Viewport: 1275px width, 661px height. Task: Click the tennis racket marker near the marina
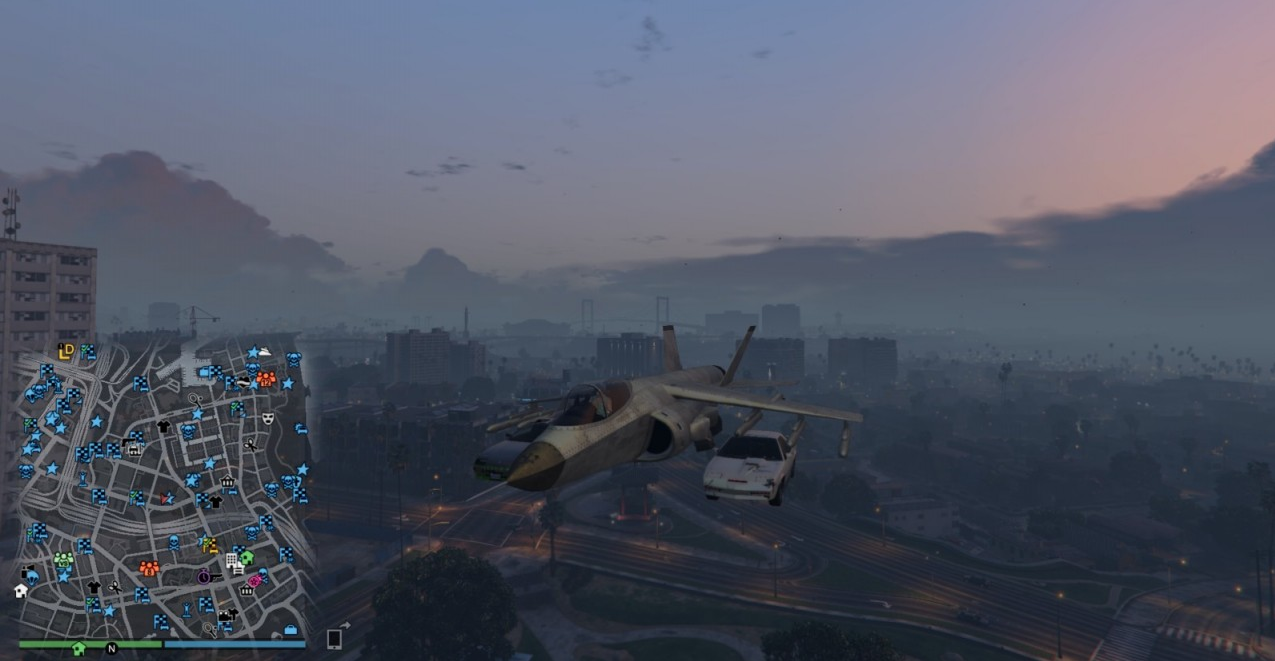tap(196, 400)
